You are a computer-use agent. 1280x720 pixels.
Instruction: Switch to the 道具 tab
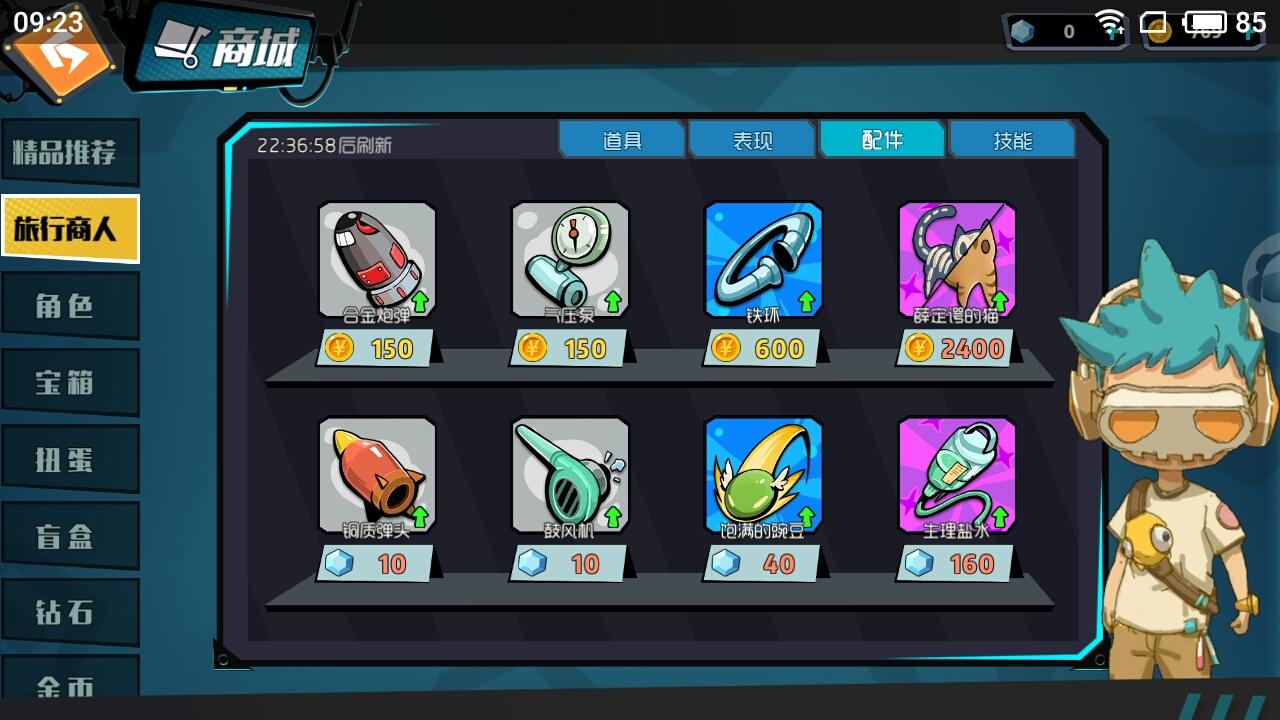tap(622, 140)
